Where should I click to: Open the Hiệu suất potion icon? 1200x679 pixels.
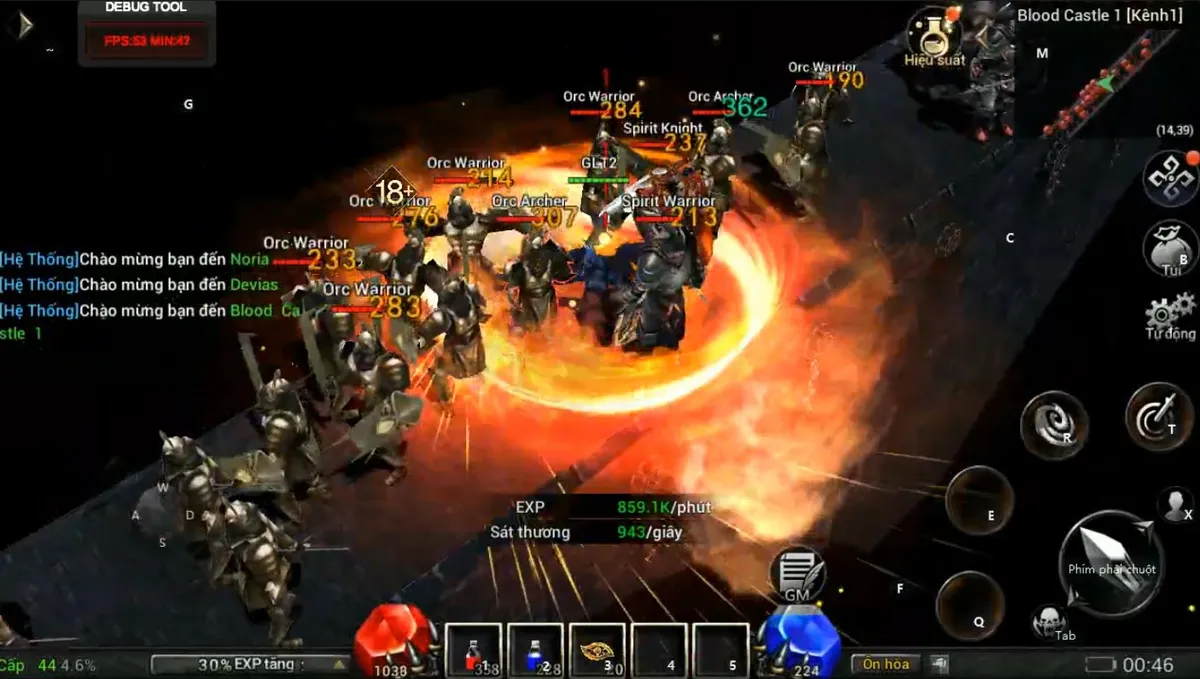(933, 33)
